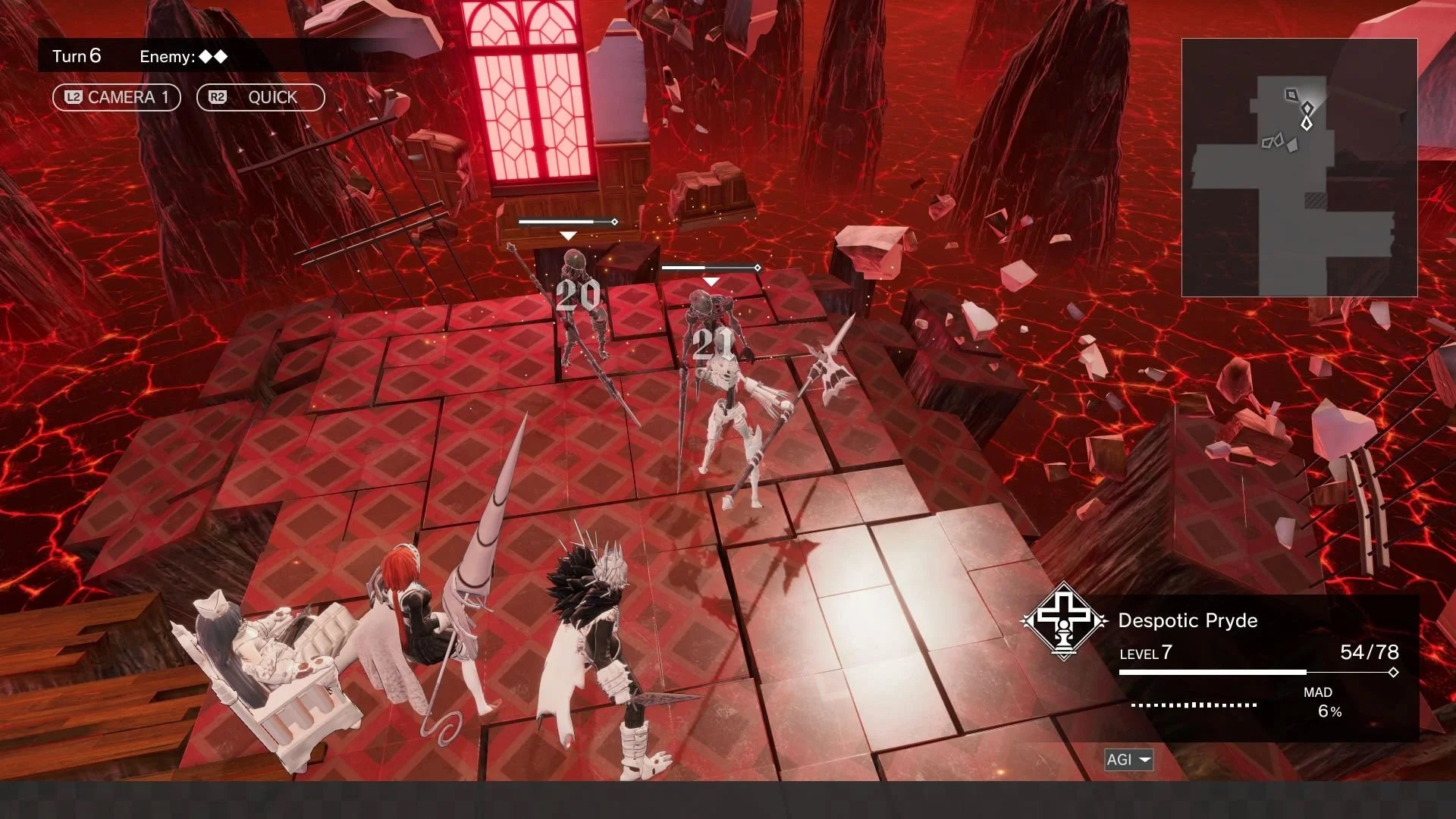The height and width of the screenshot is (819, 1456).
Task: Target the enemy marked with 20
Action: 578,303
